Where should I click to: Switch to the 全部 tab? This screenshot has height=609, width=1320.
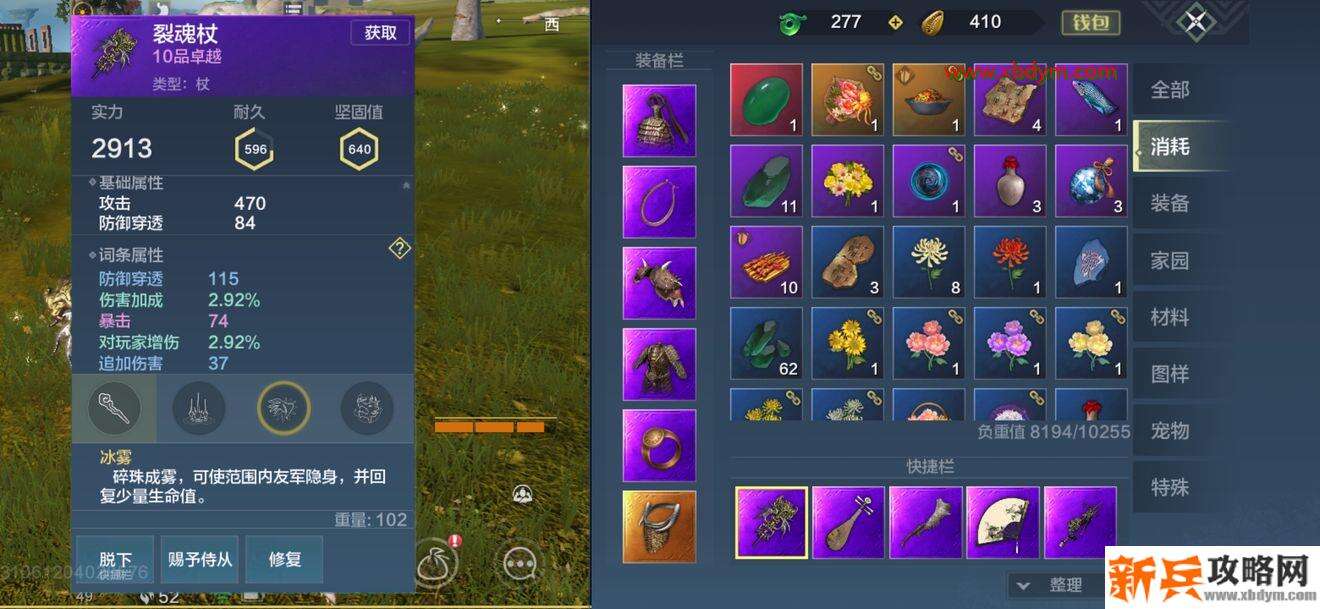(1170, 90)
